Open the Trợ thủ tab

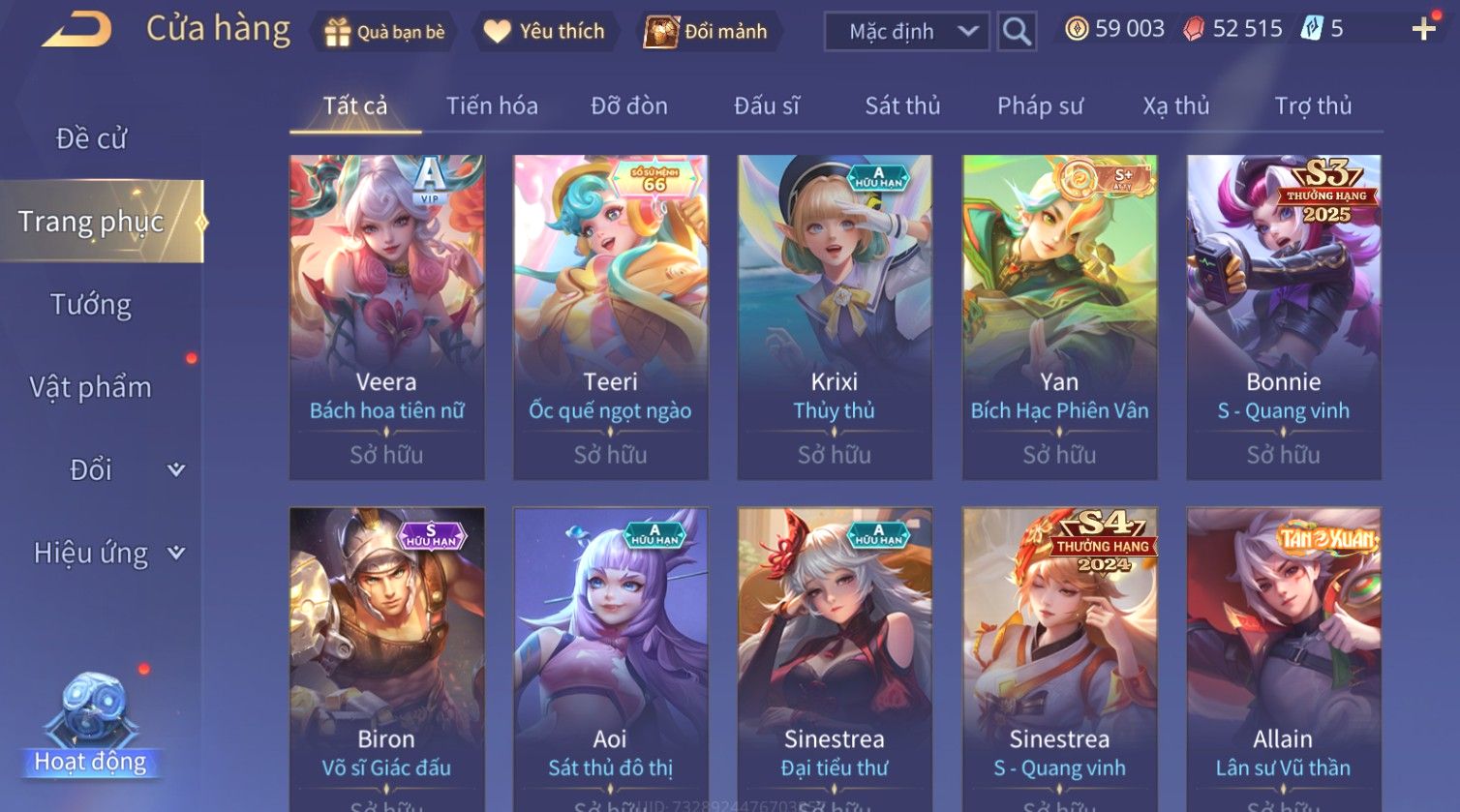point(1313,105)
